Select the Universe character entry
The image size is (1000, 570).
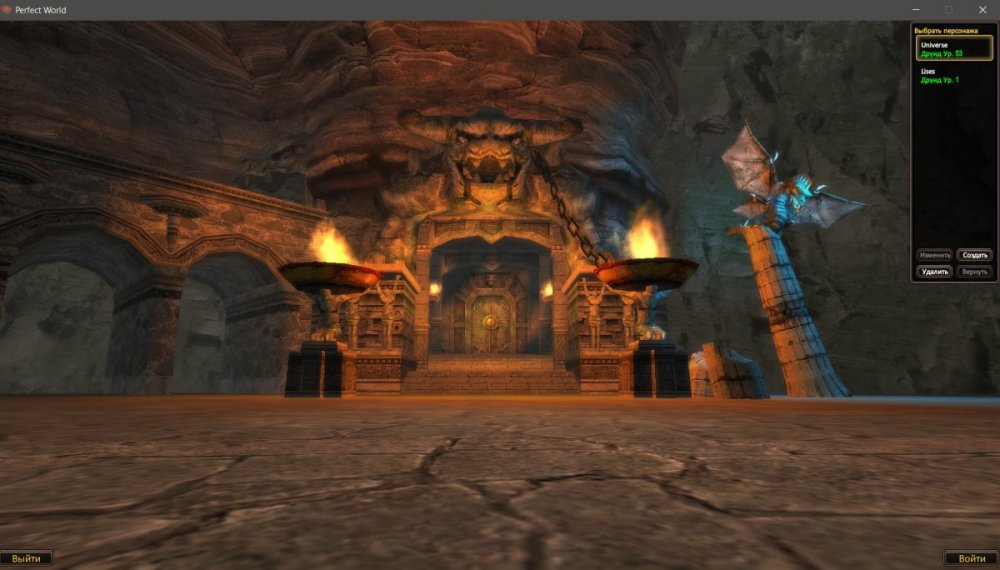(954, 48)
